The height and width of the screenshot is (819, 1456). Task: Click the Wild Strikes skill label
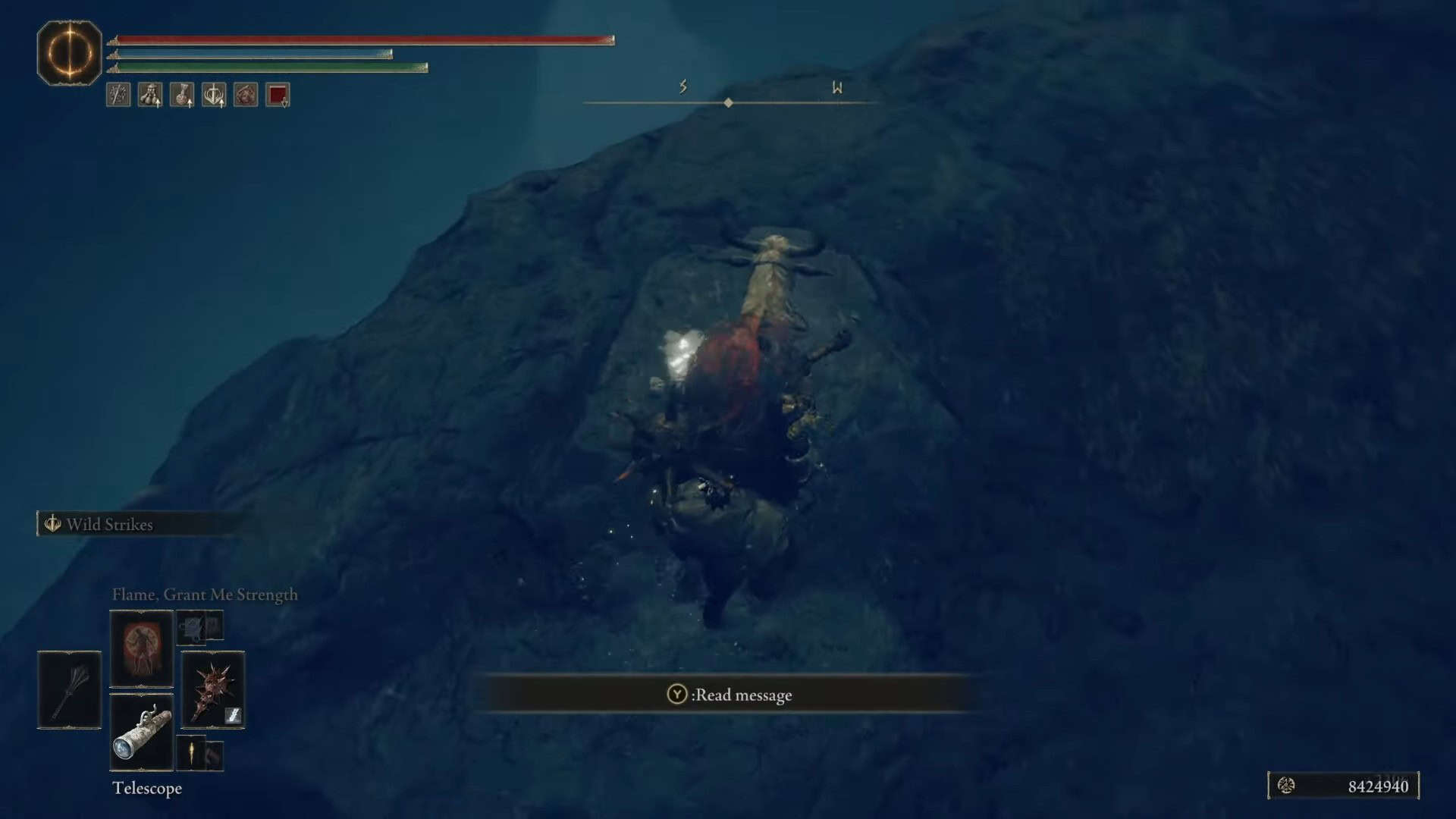pyautogui.click(x=109, y=524)
